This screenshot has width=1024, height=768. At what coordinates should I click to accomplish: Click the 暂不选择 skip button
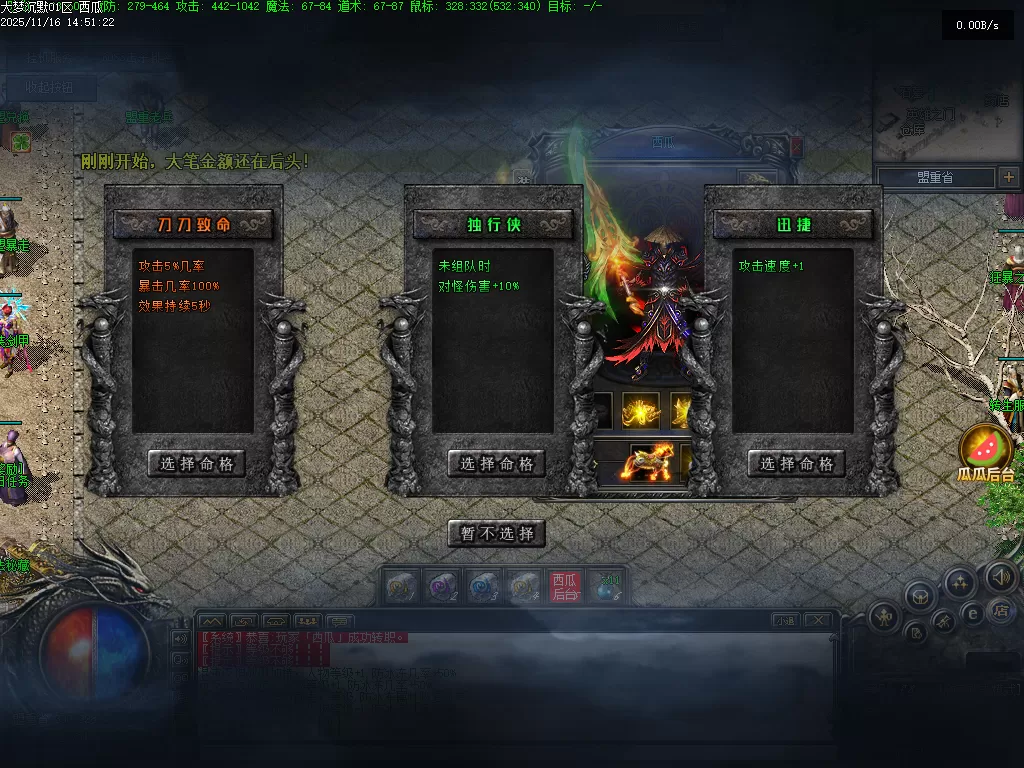[x=496, y=533]
